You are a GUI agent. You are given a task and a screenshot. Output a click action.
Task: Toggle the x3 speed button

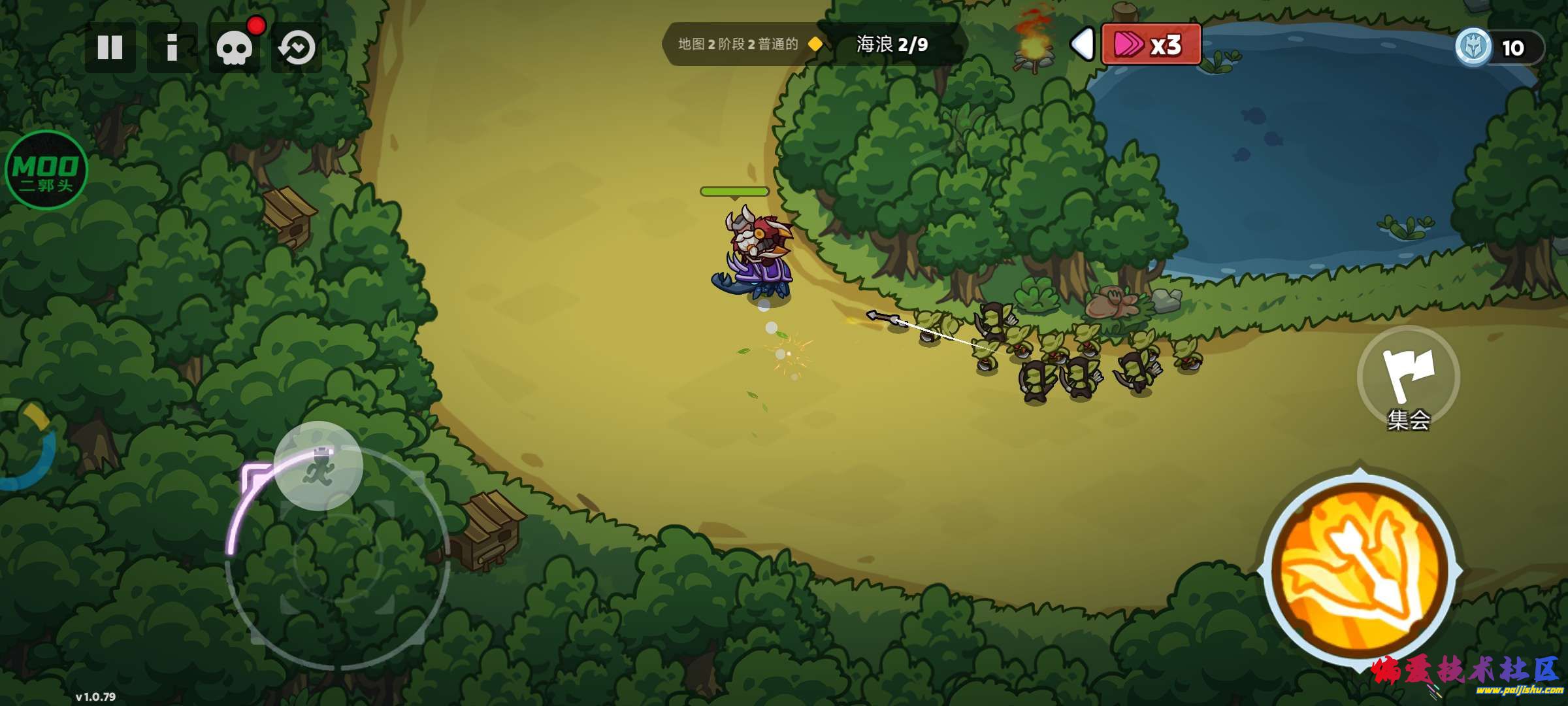1151,44
